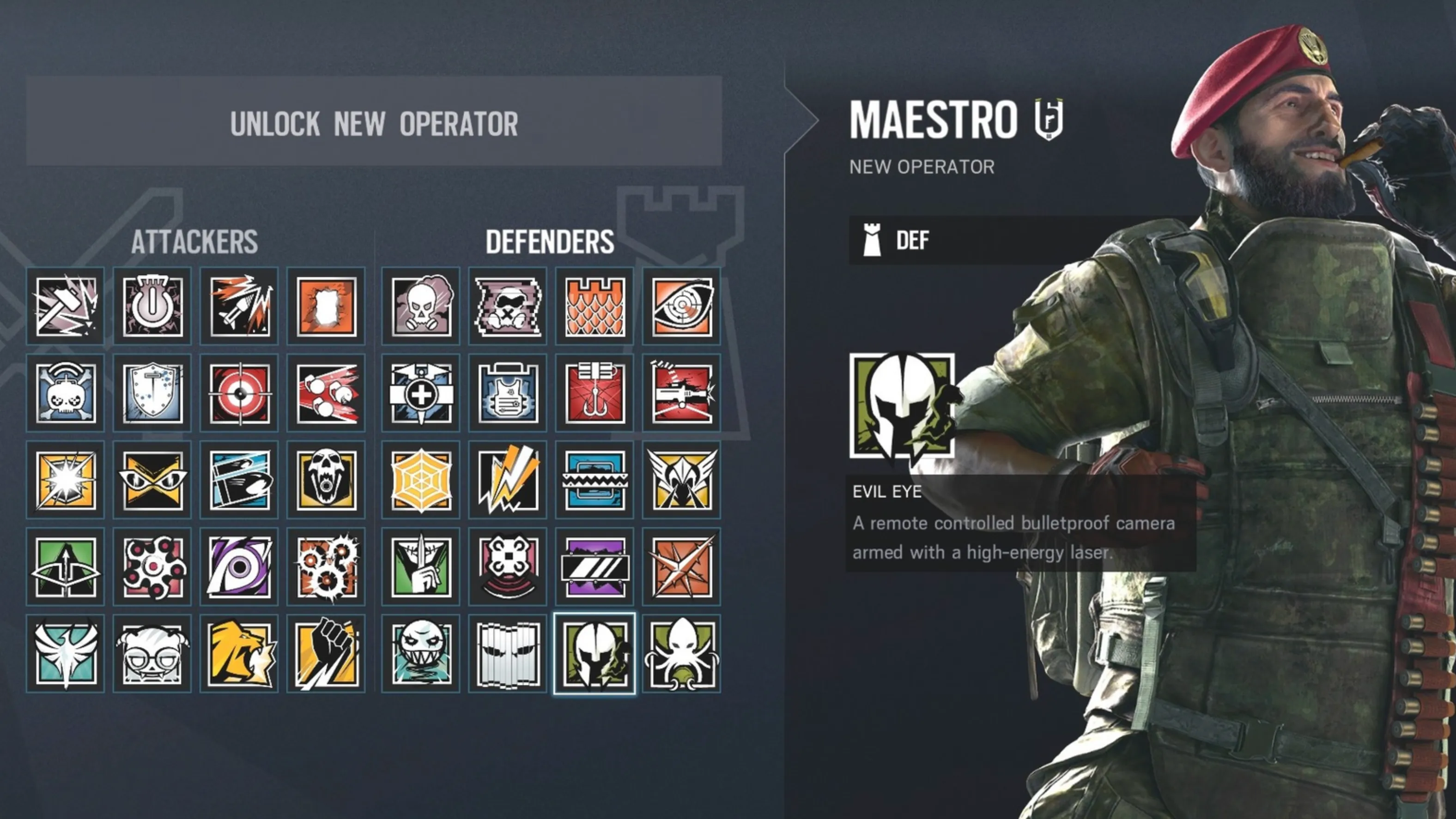
Task: Select the Mira purple mirror icon
Action: click(x=595, y=568)
